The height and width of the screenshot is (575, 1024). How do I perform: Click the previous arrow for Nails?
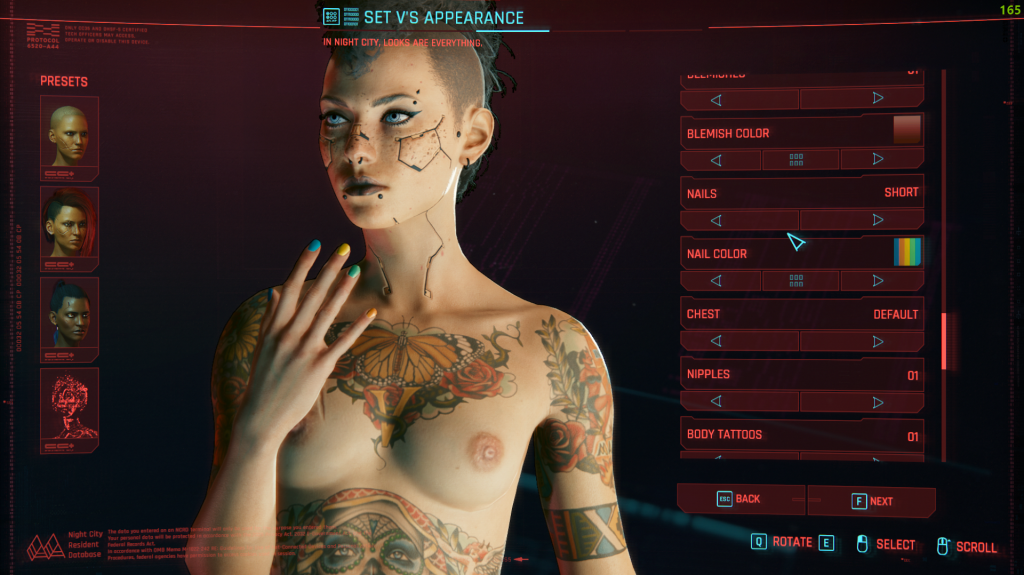click(x=716, y=220)
